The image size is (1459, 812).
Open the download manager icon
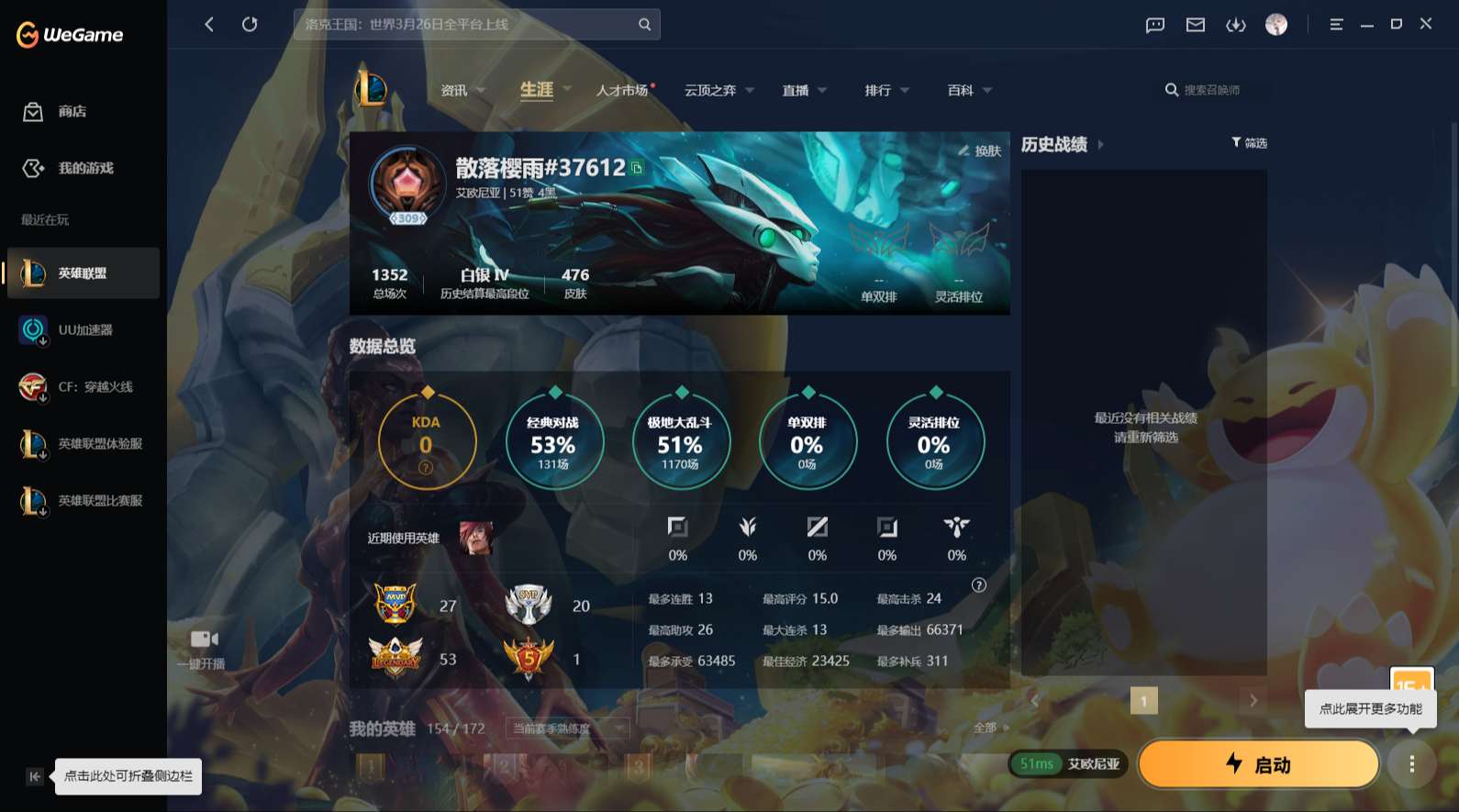1236,25
